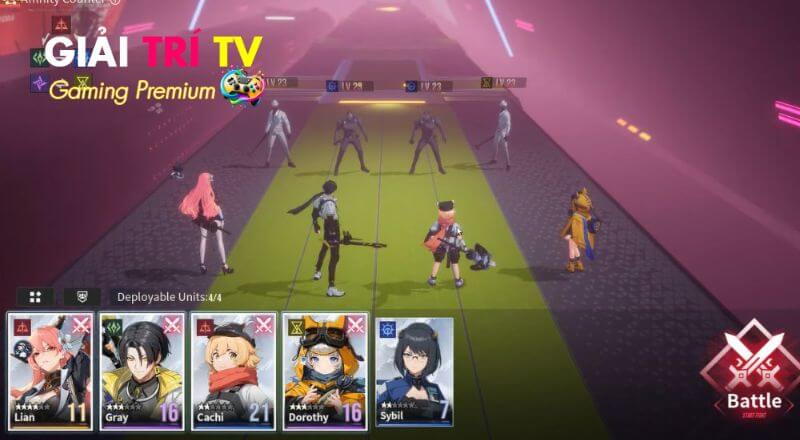Click the mask icon button beside the grid button

click(82, 297)
